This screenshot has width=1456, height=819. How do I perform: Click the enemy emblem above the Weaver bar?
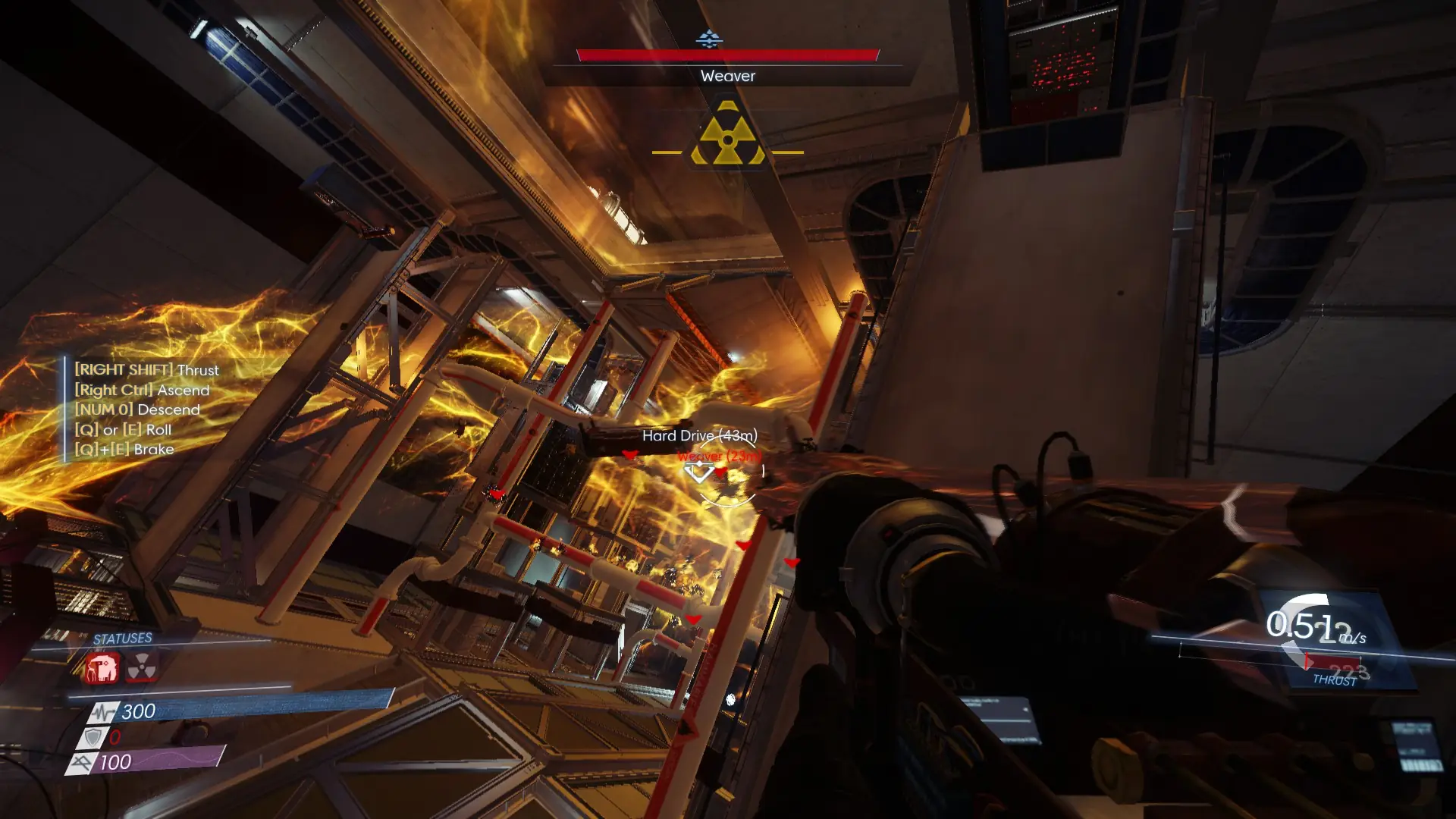point(709,38)
